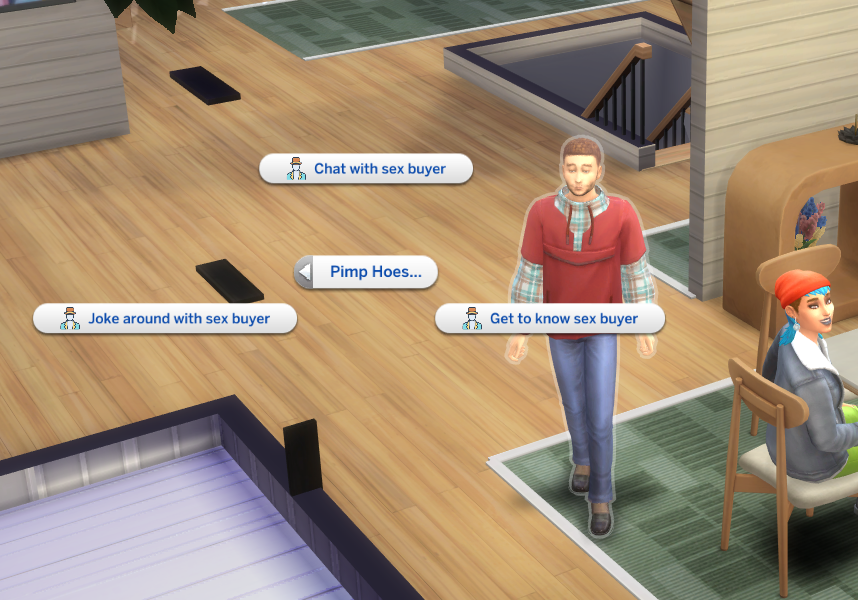Choose Chat with sex buyer
The image size is (858, 600).
coord(366,169)
